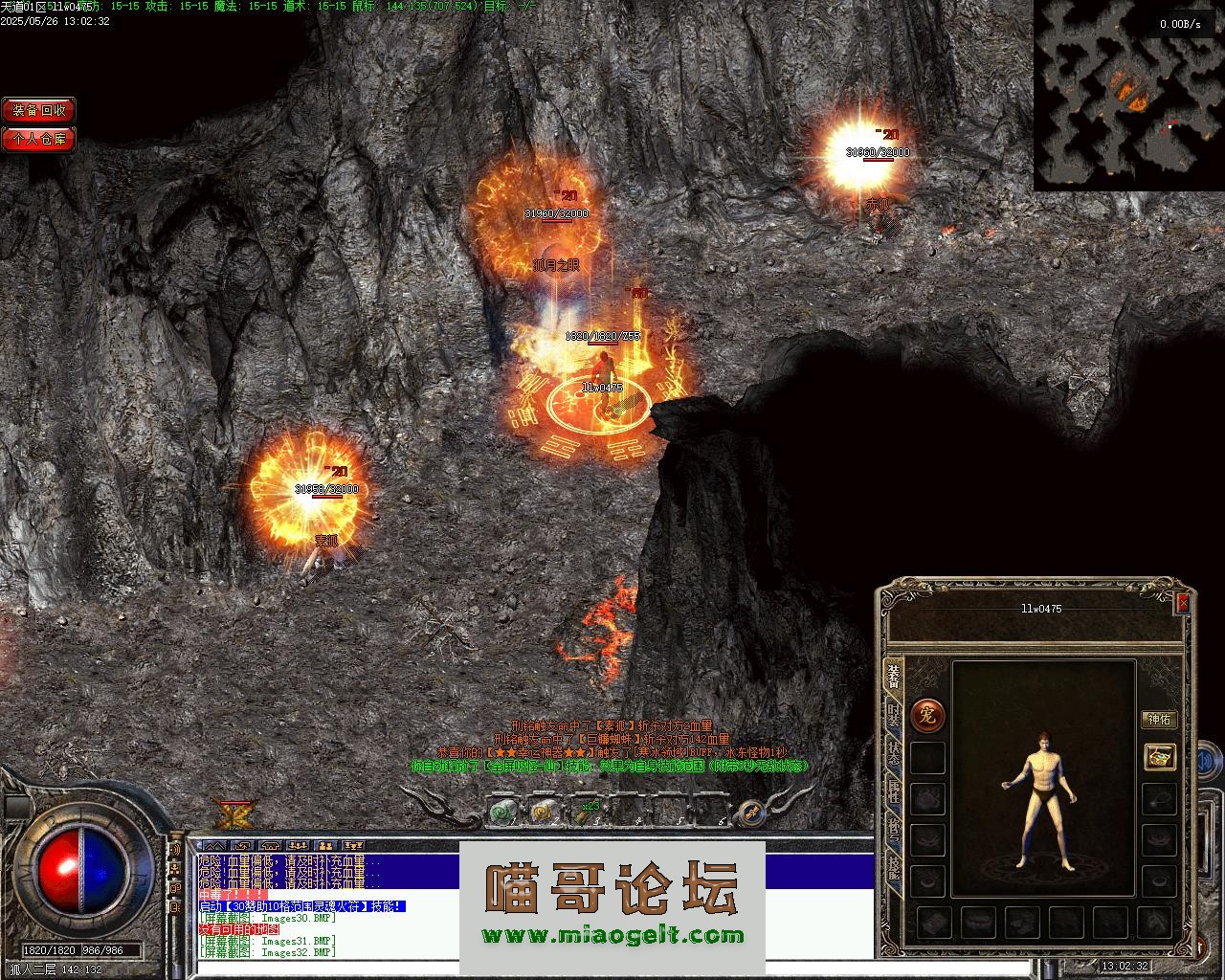
Task: Click the round 宠 pet button
Action: [926, 714]
